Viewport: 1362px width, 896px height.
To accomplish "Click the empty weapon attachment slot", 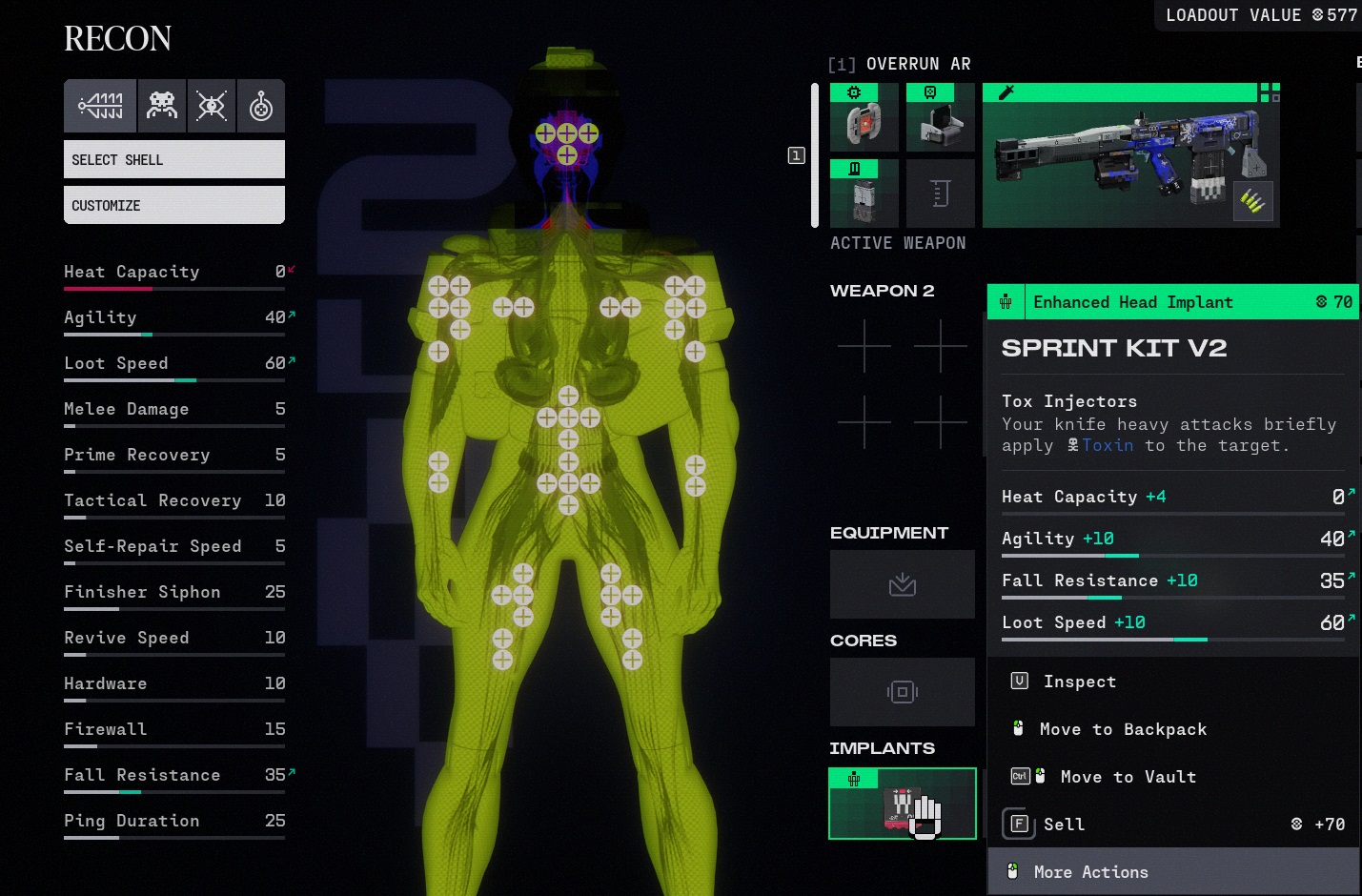I will click(x=940, y=194).
